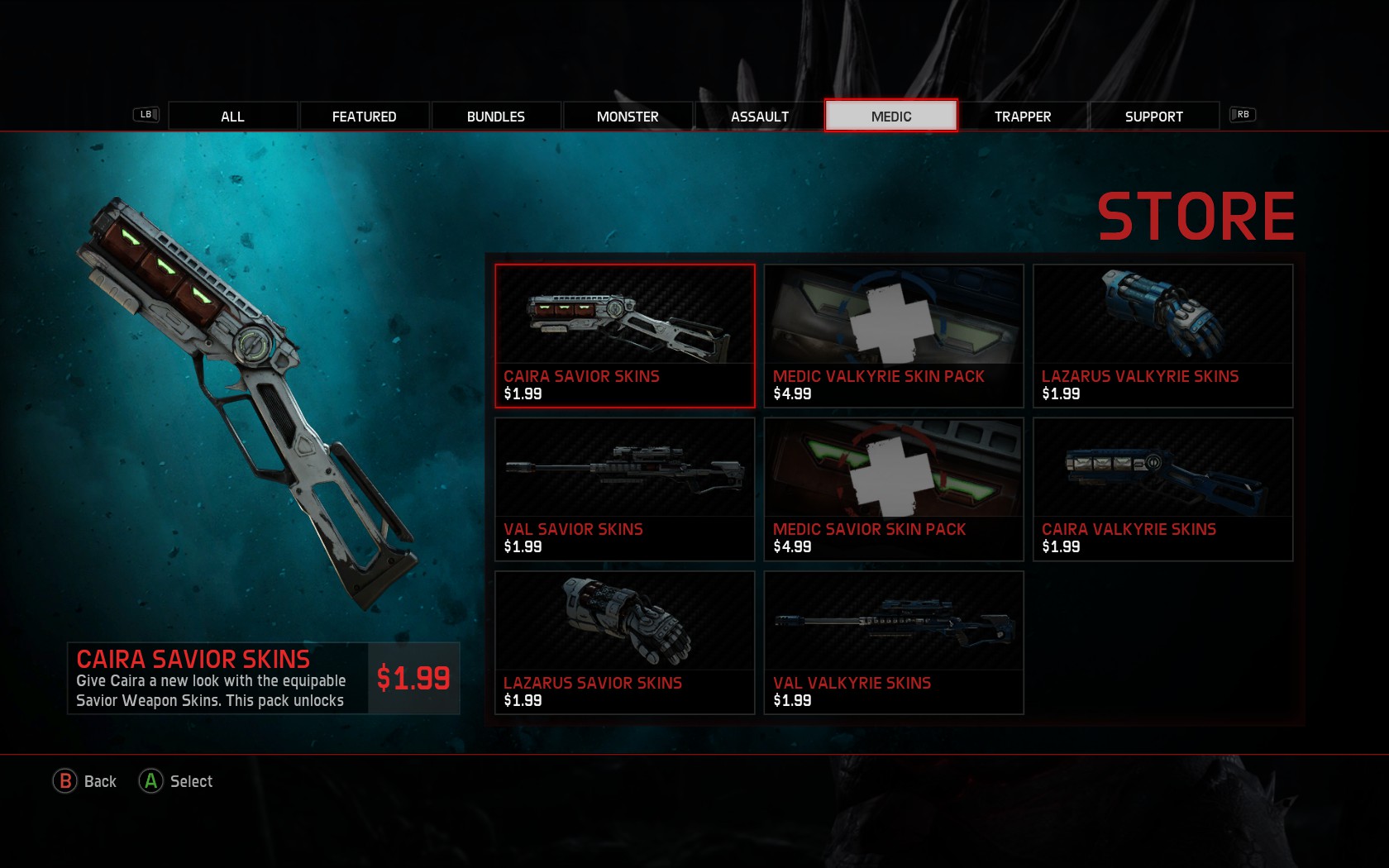Open the Medic Valkyrie Skin Pack
This screenshot has width=1389, height=868.
pos(893,335)
